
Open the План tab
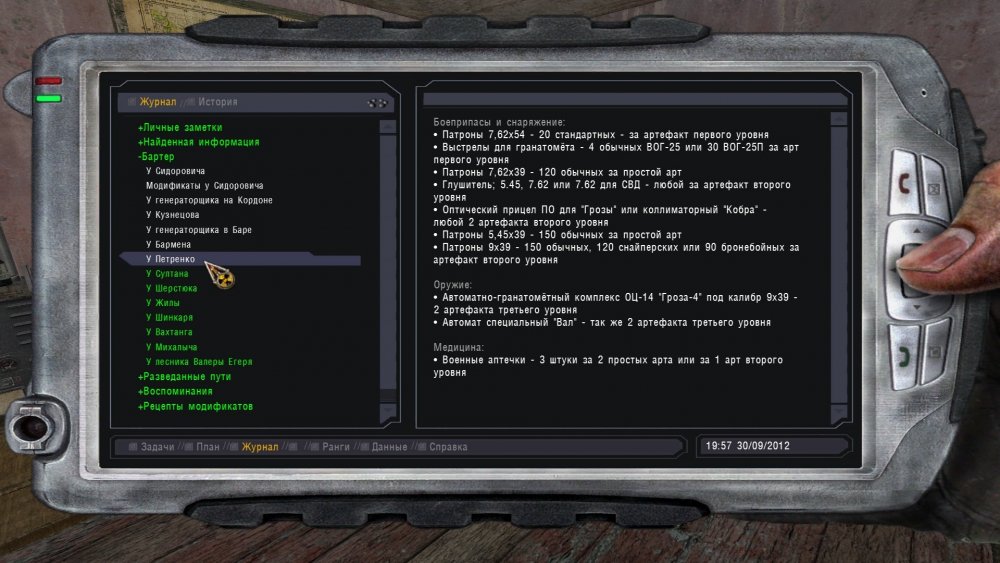coord(207,447)
